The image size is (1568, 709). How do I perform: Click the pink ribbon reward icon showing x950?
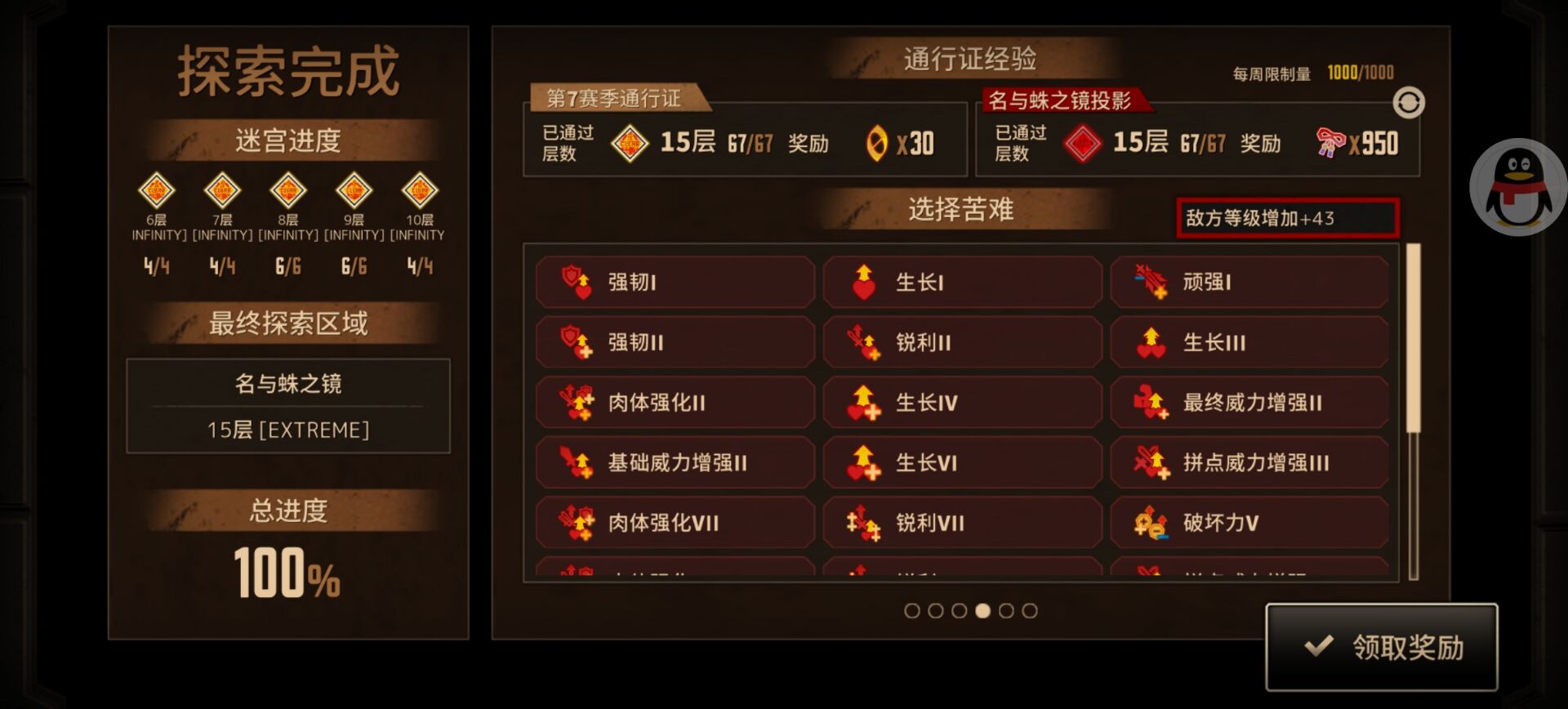pos(1331,141)
